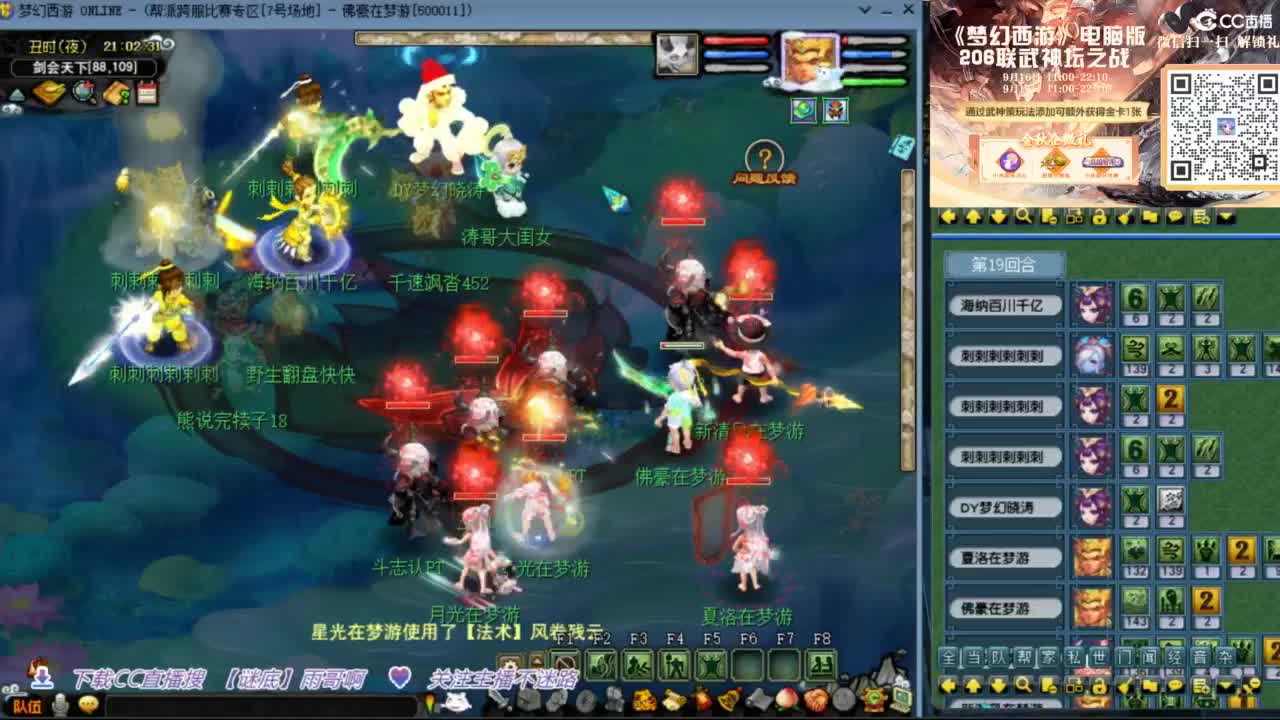1280x720 pixels.
Task: Click the heart follow icon in the stream banner
Action: 397,678
